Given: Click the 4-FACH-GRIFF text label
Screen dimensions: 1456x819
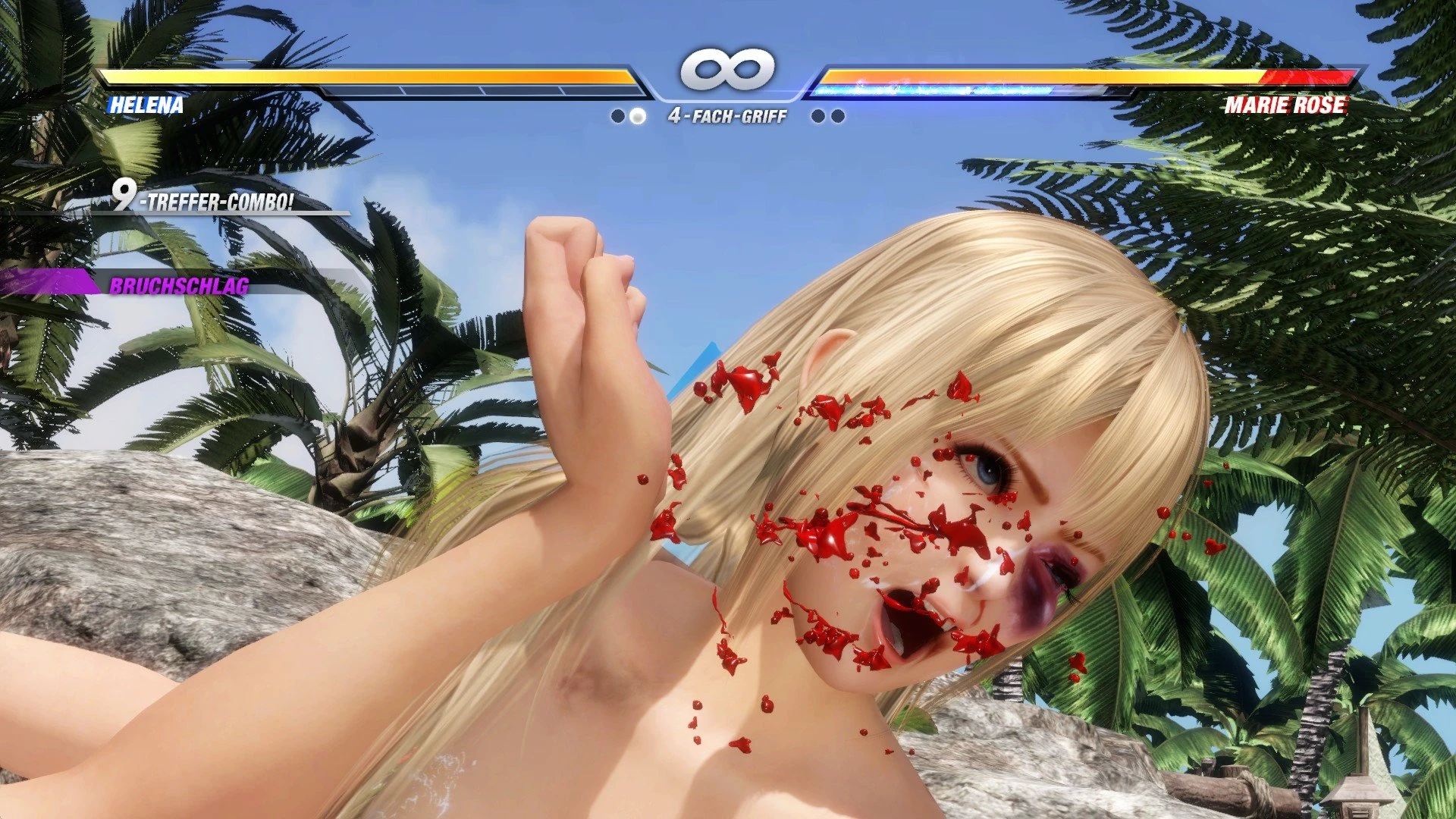Looking at the screenshot, I should point(726,114).
